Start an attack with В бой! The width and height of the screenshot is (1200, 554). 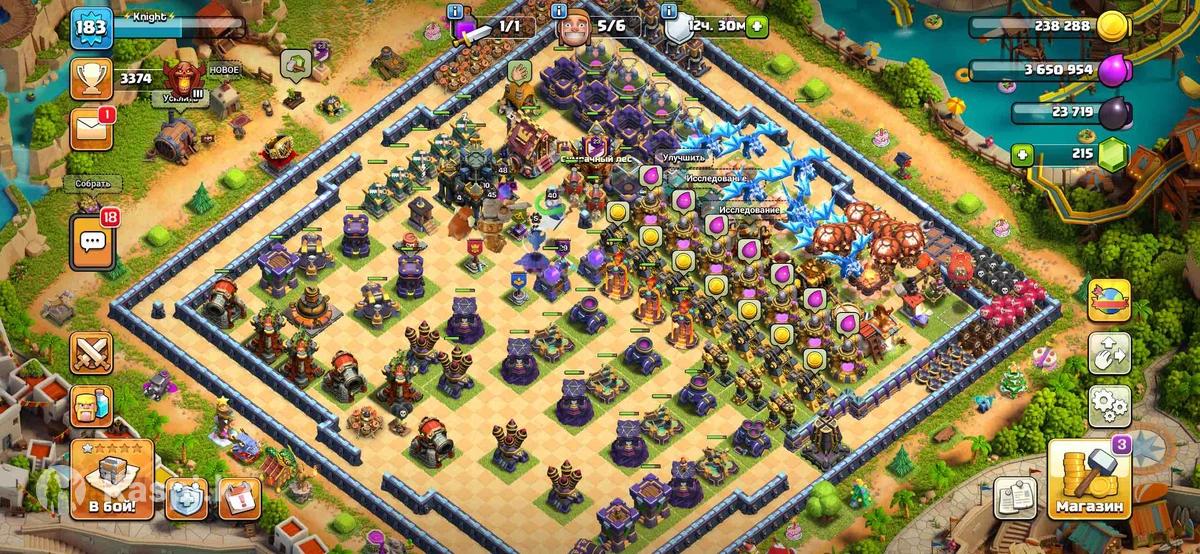pyautogui.click(x=111, y=479)
